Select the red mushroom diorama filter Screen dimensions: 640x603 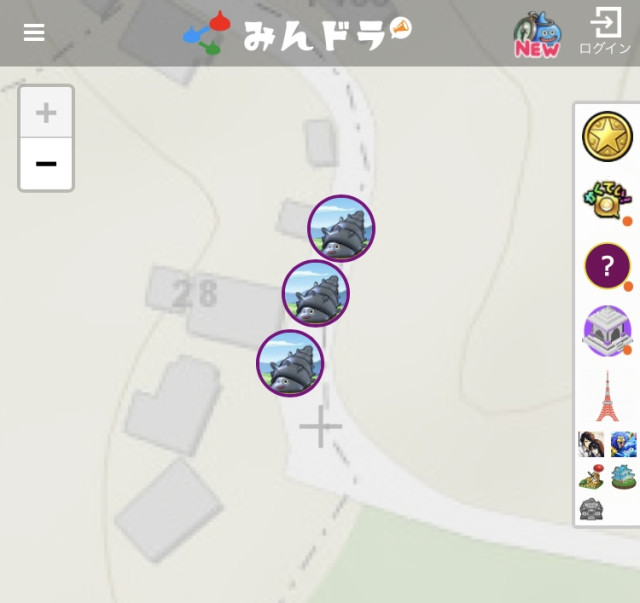pyautogui.click(x=591, y=477)
